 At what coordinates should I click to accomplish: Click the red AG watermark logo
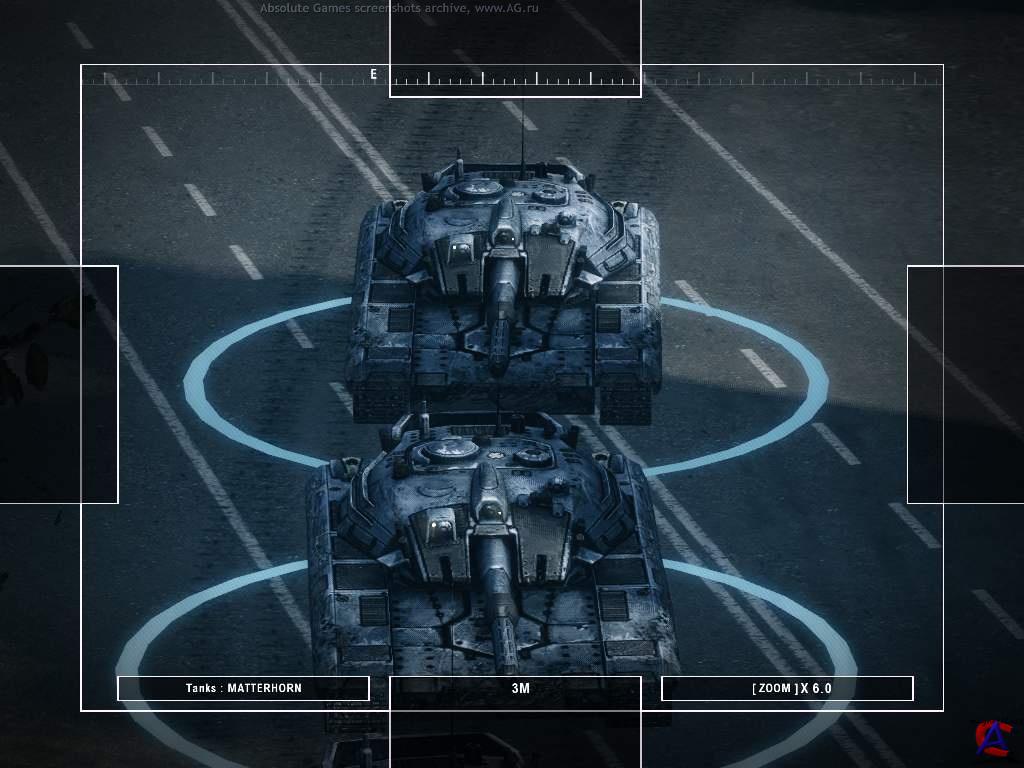click(x=993, y=738)
